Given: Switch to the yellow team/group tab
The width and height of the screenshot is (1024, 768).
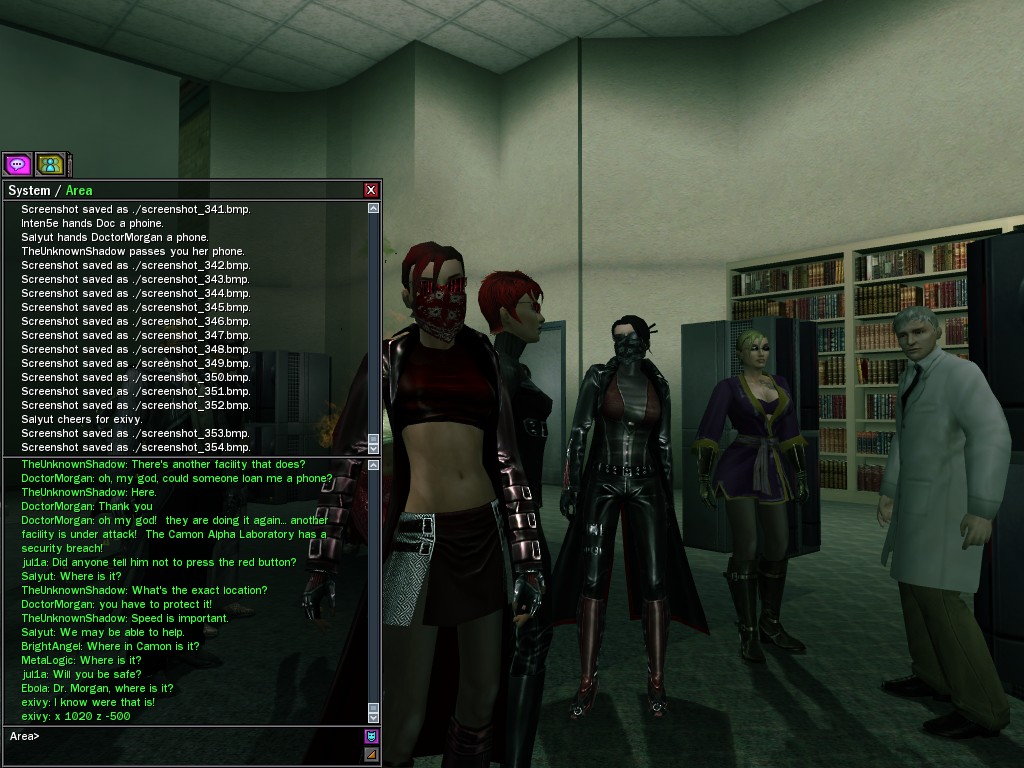Looking at the screenshot, I should pos(50,164).
